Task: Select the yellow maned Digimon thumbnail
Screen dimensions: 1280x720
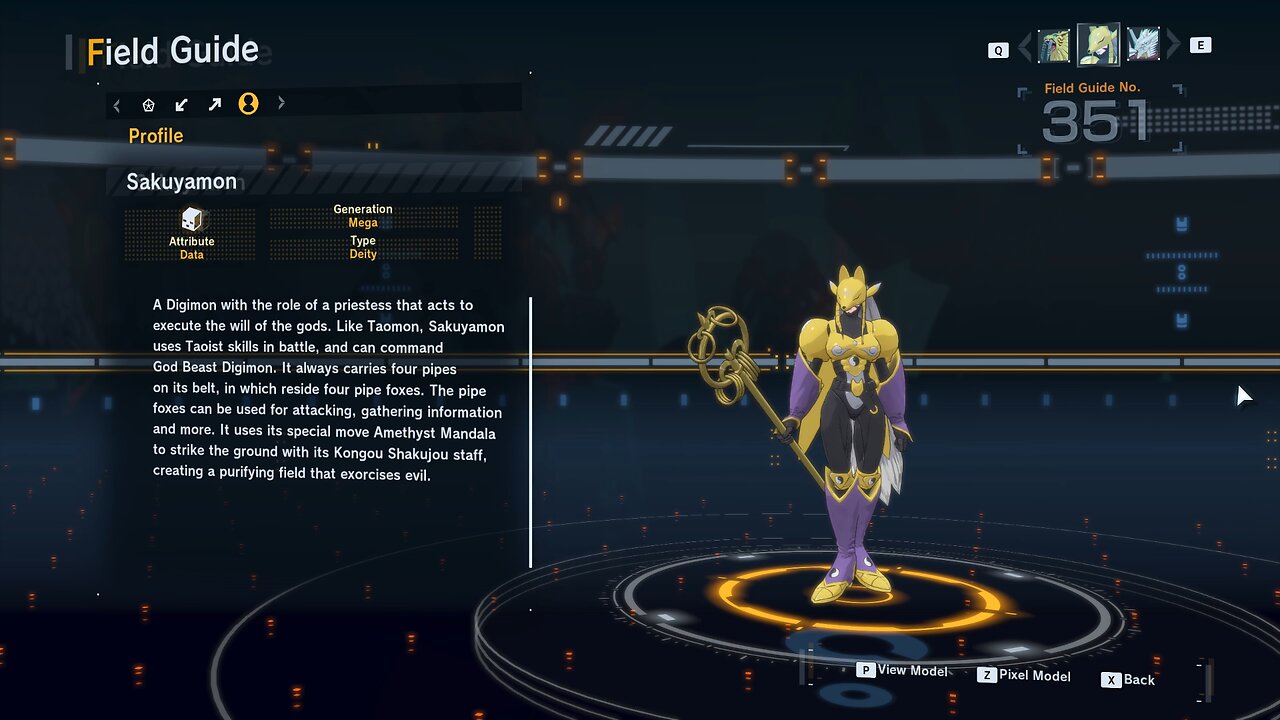Action: click(1054, 46)
